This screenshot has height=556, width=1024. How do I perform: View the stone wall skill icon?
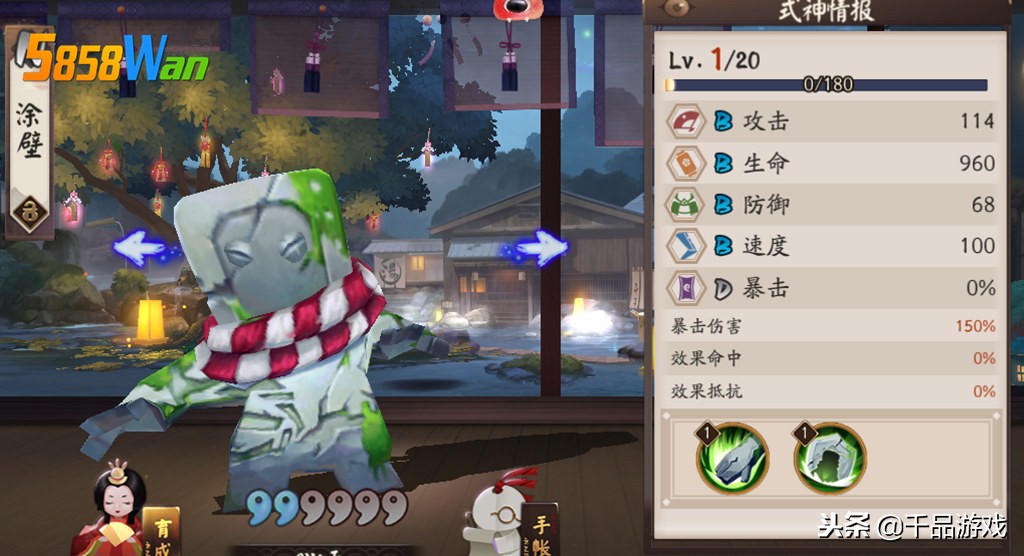[829, 457]
